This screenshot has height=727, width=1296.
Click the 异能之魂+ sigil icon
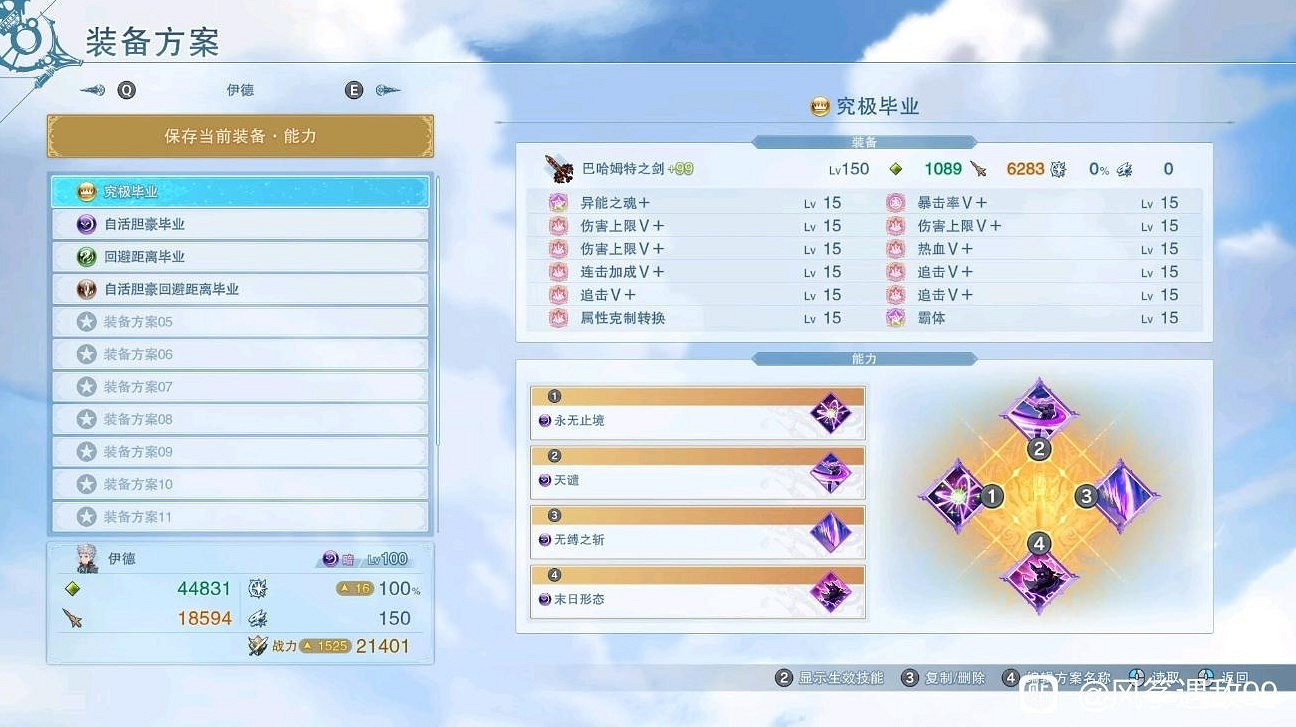(x=558, y=202)
